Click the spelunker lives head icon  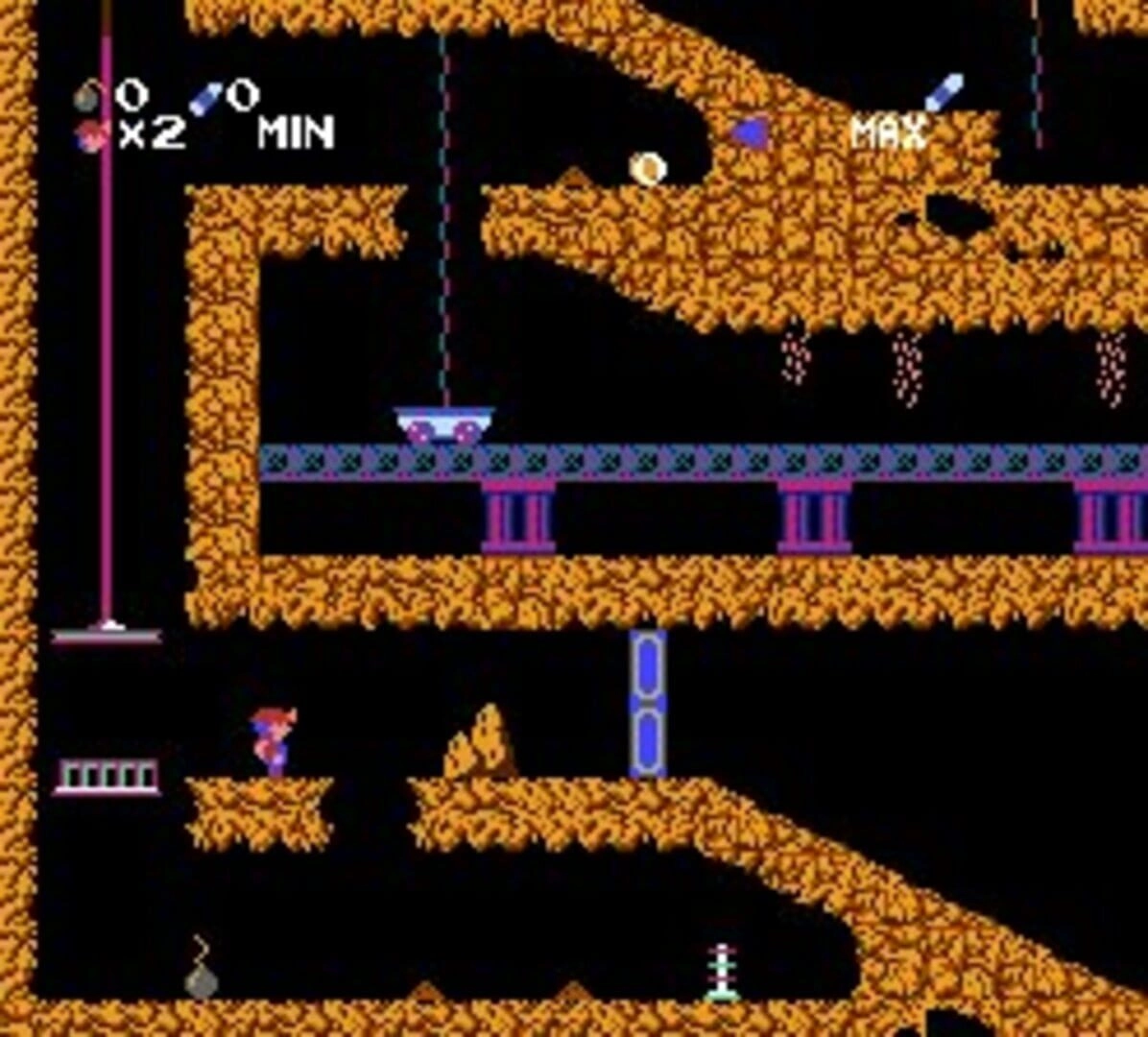[x=91, y=134]
